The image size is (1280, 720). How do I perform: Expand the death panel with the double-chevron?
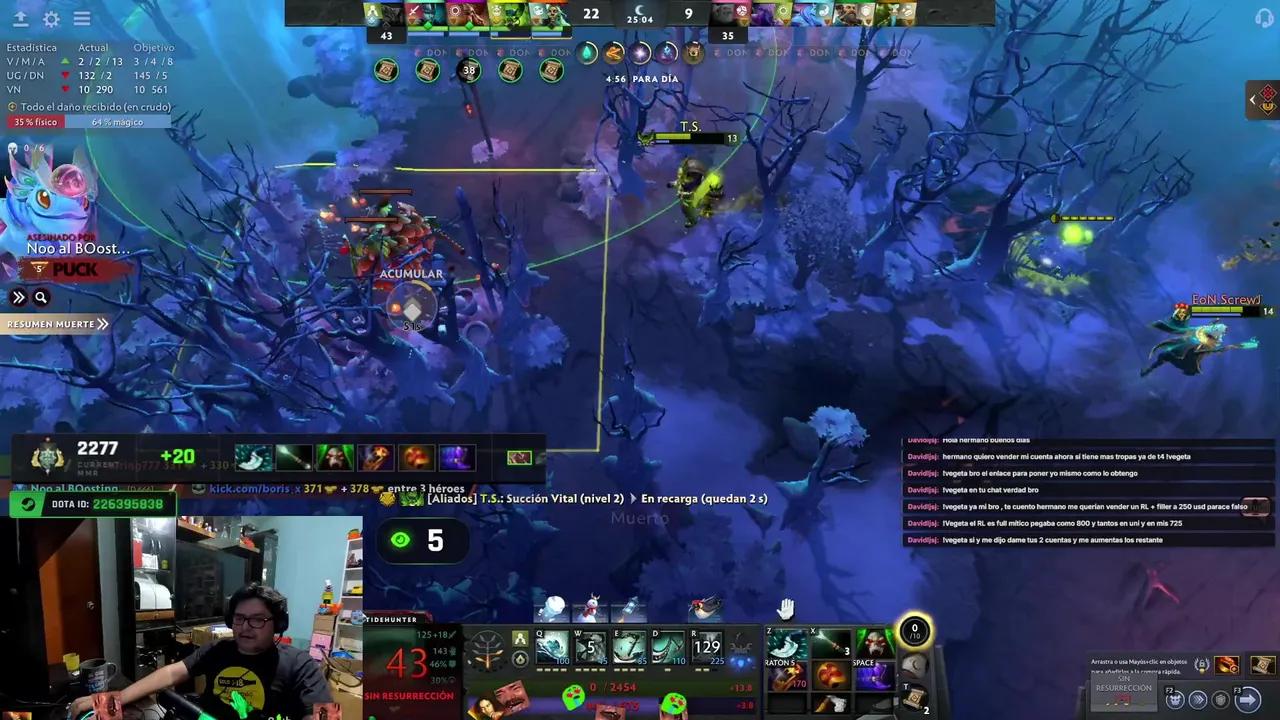click(19, 297)
